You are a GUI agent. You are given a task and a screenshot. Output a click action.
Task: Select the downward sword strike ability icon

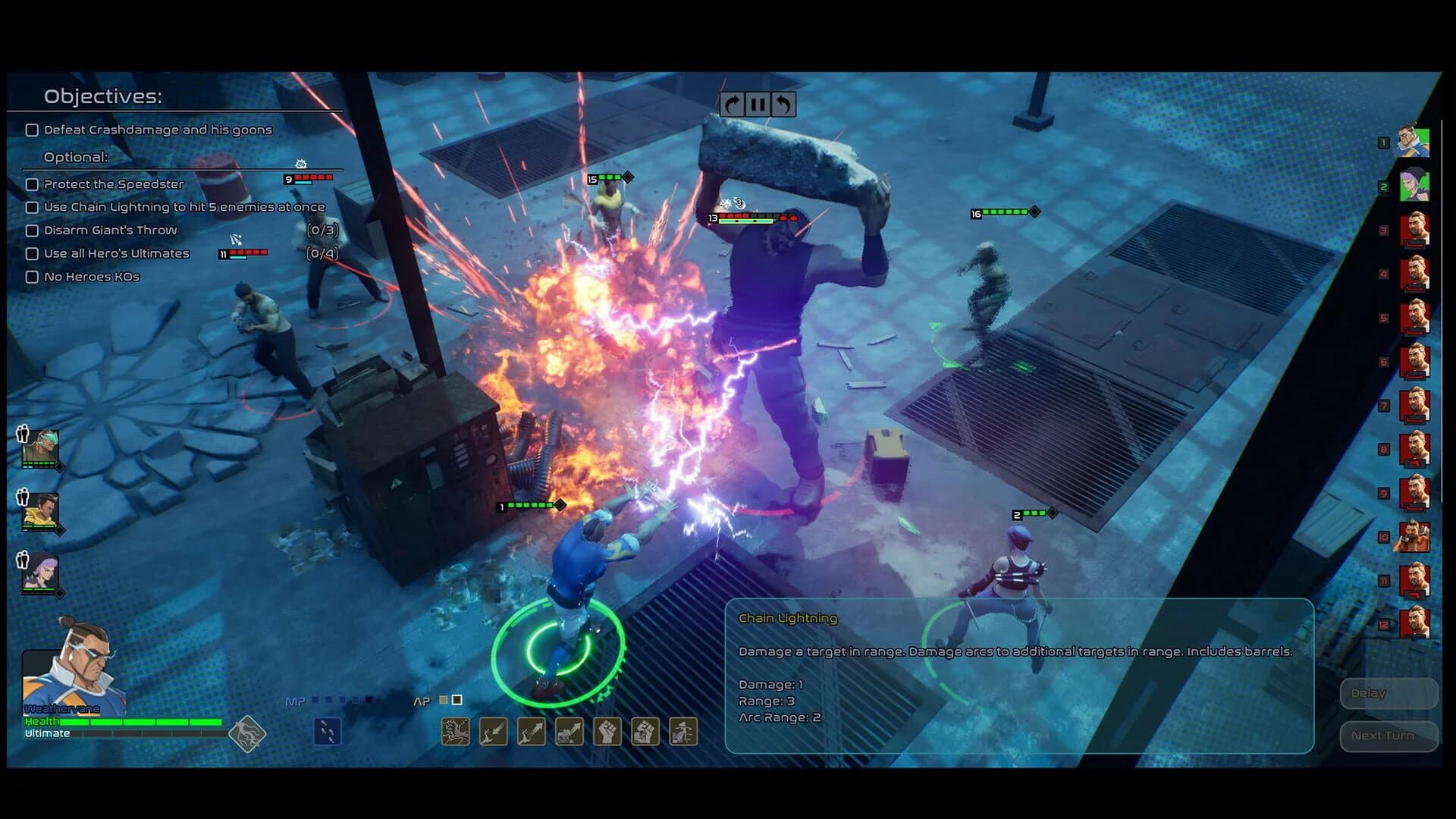(493, 731)
